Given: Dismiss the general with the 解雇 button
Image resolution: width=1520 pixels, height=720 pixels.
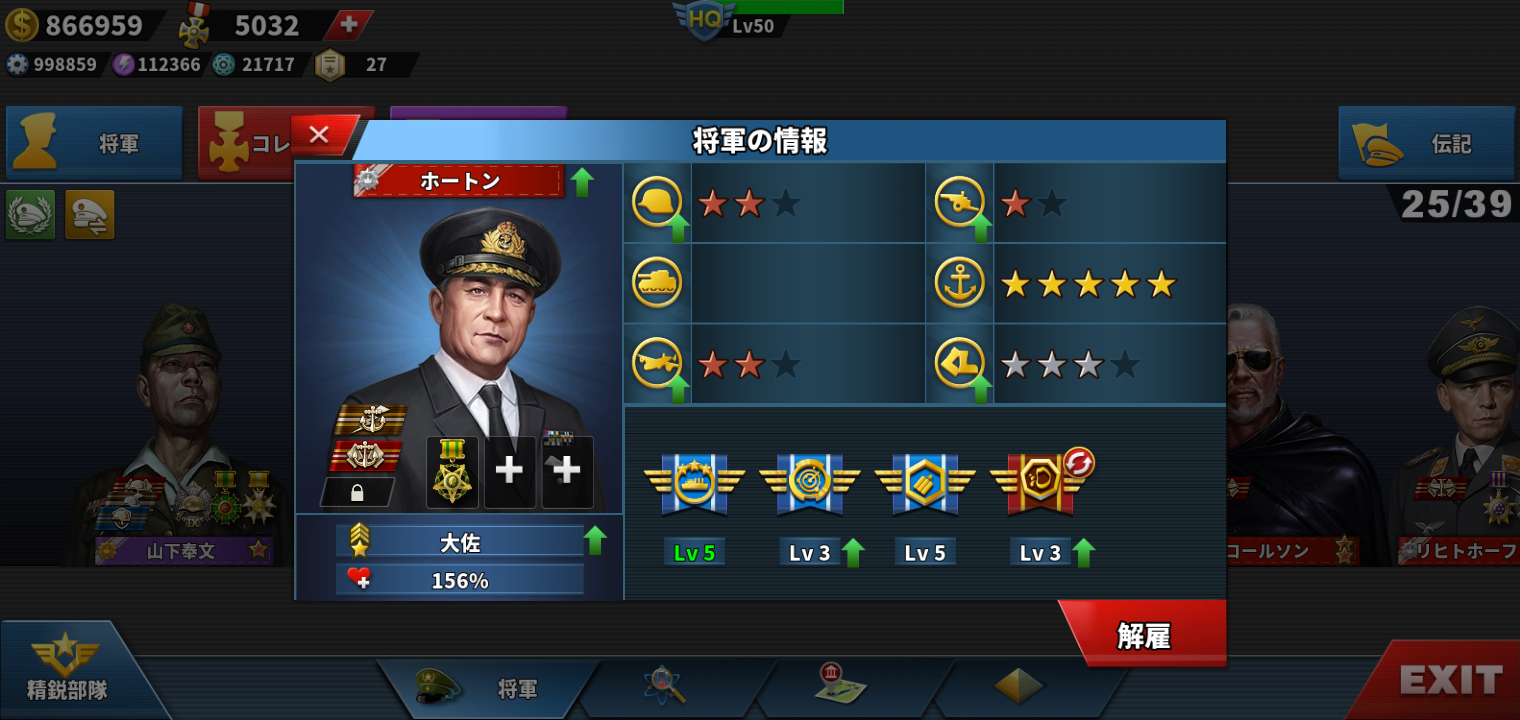Looking at the screenshot, I should (x=1144, y=635).
